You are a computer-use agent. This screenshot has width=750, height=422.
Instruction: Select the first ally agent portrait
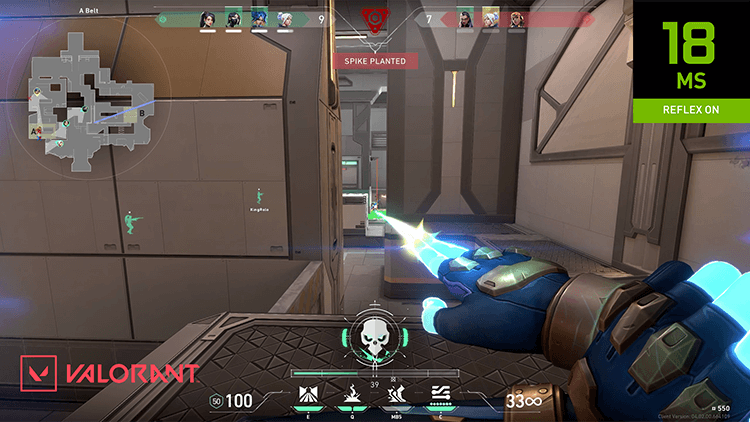(x=209, y=18)
